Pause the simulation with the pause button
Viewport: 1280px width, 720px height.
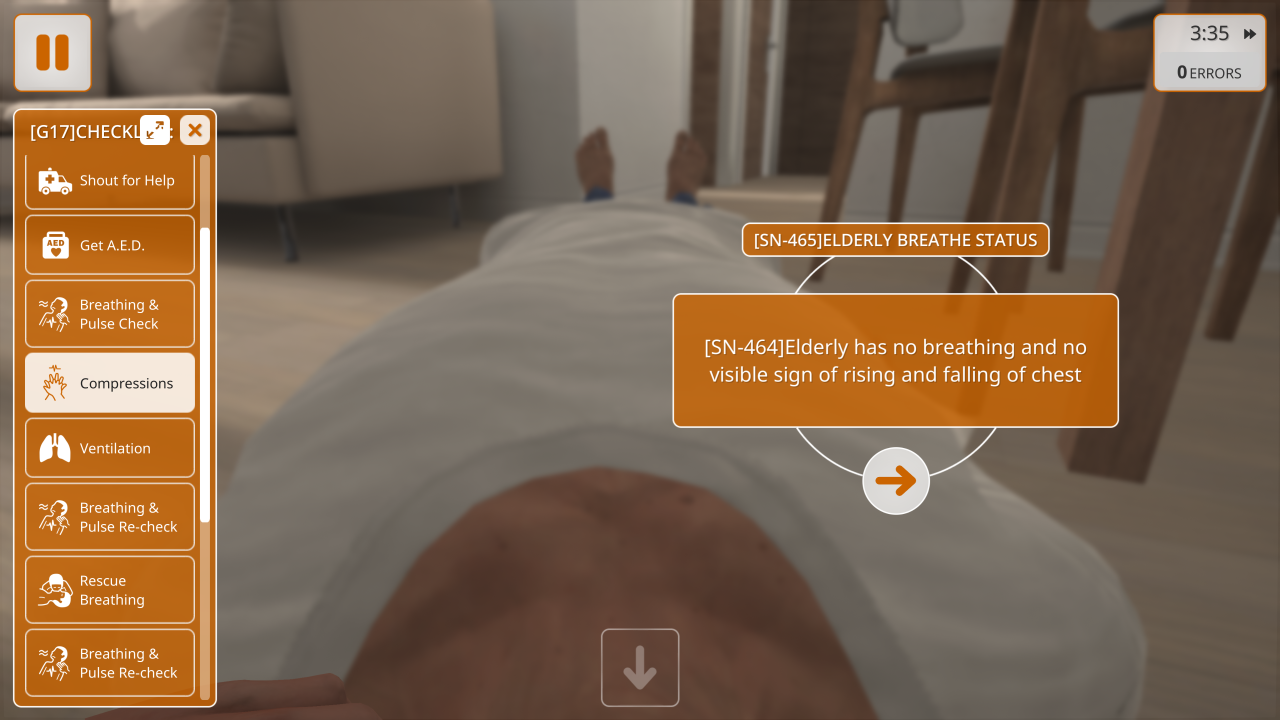click(x=52, y=53)
